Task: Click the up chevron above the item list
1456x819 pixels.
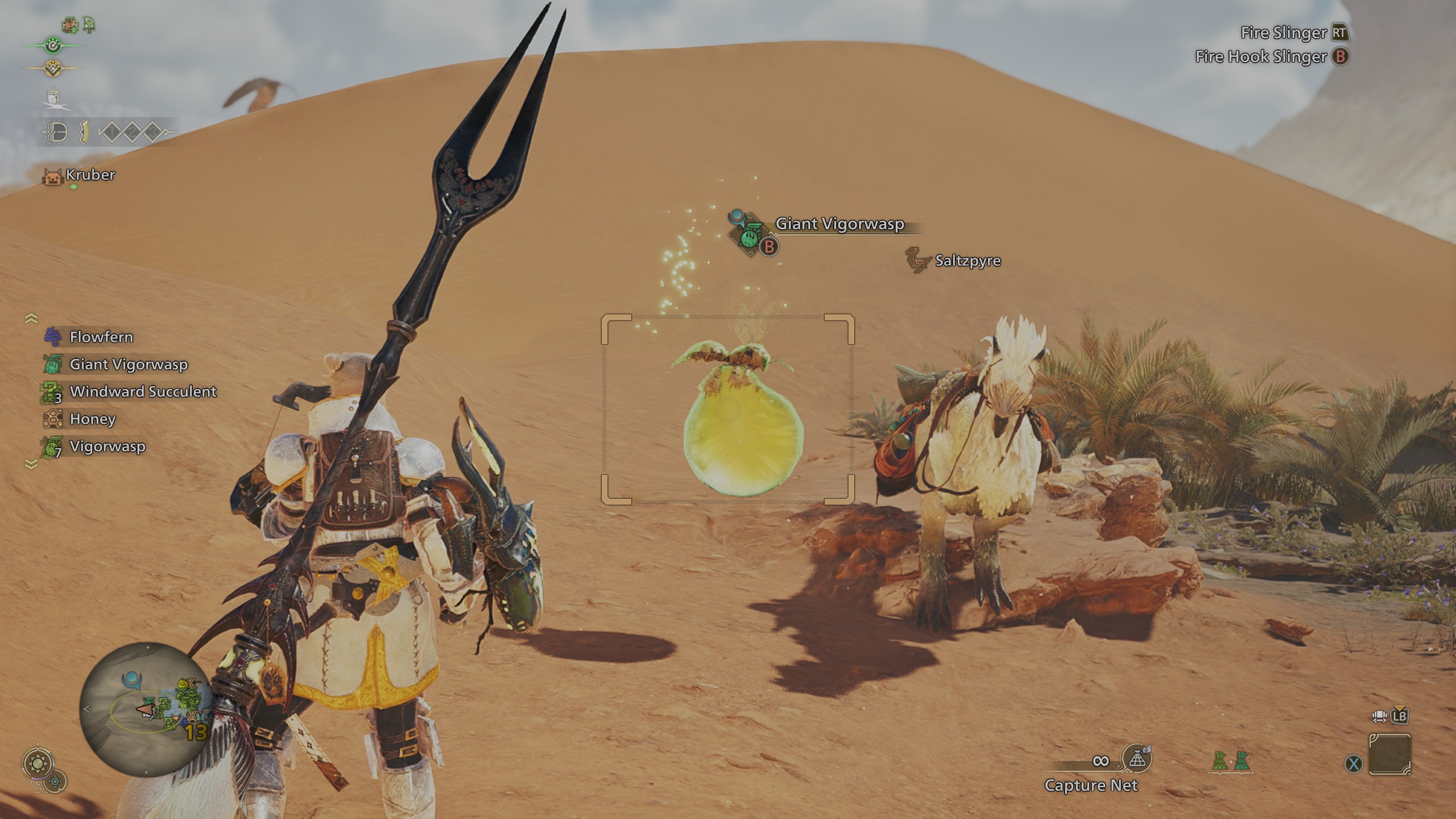Action: [31, 319]
